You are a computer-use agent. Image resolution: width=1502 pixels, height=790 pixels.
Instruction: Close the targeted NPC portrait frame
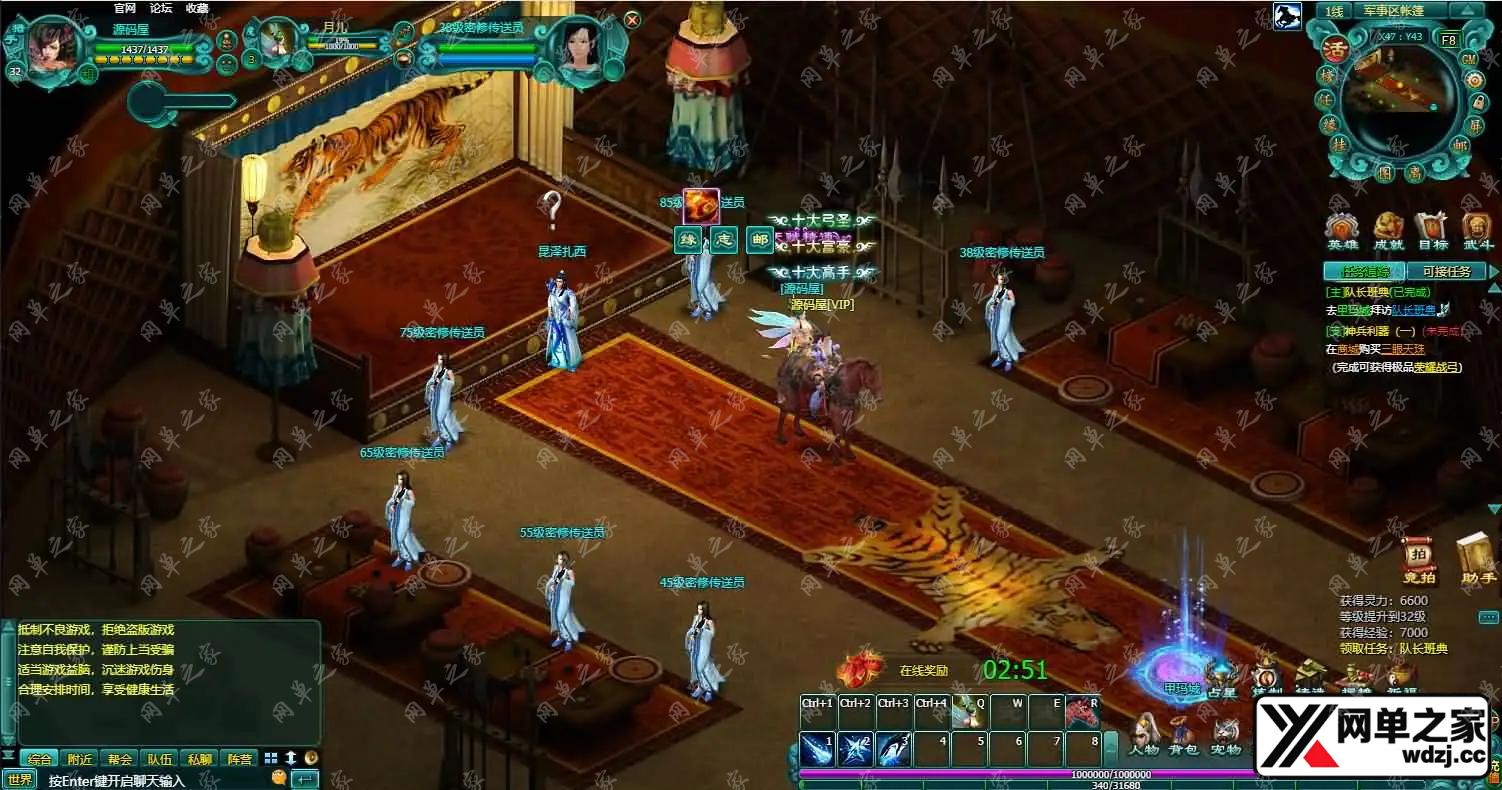(632, 19)
